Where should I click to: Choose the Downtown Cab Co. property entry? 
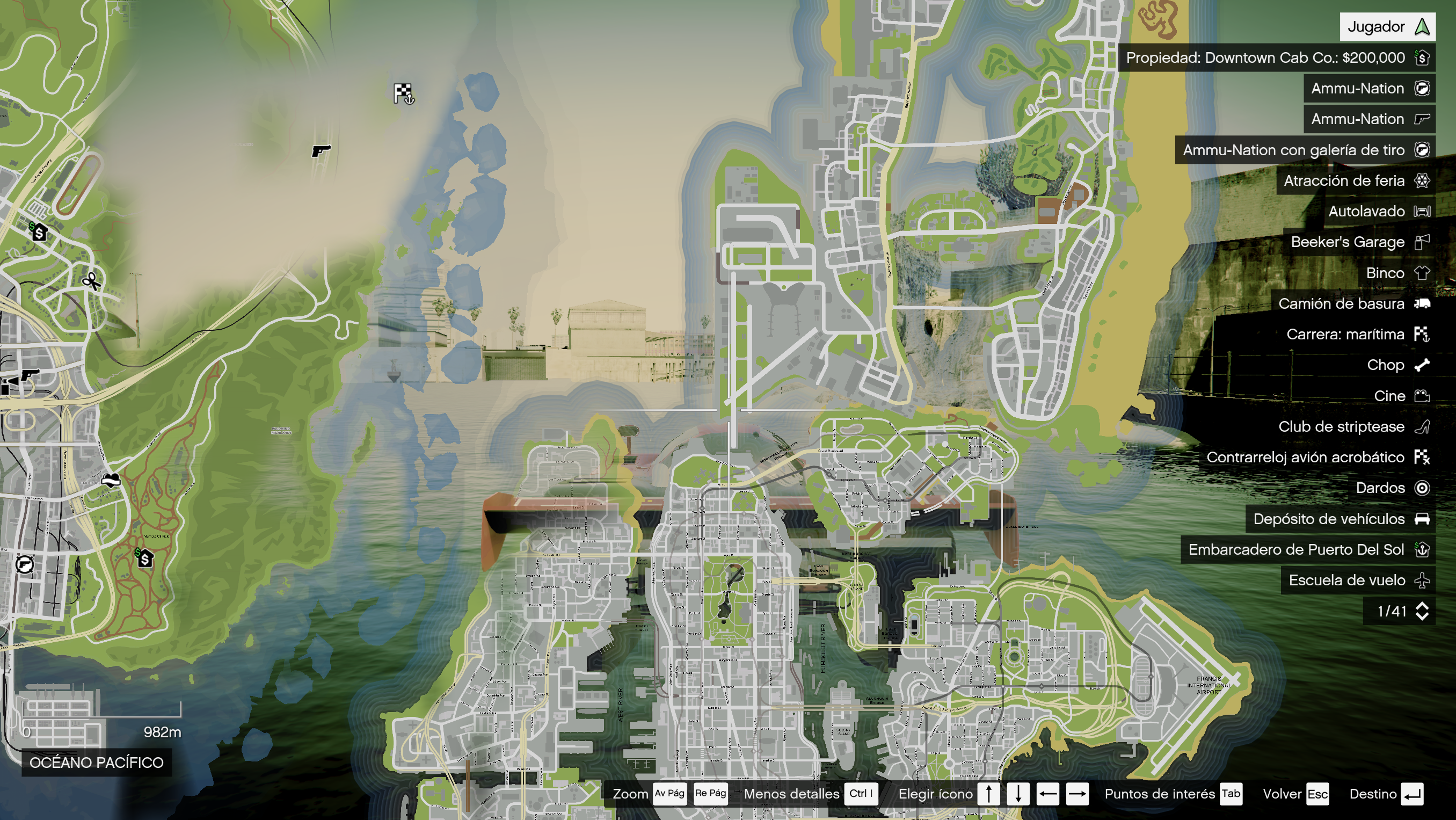1276,57
